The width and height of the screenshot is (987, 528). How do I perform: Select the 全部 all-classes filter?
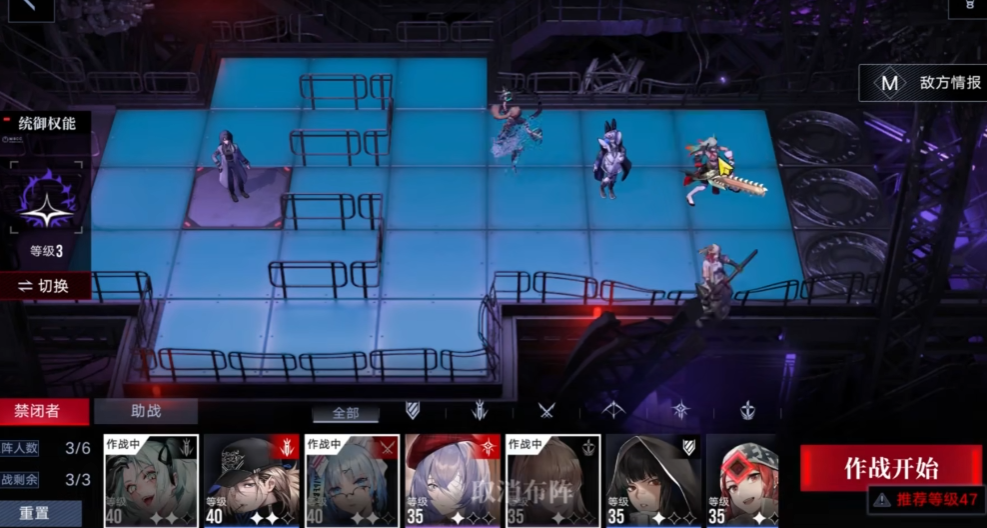[x=345, y=413]
